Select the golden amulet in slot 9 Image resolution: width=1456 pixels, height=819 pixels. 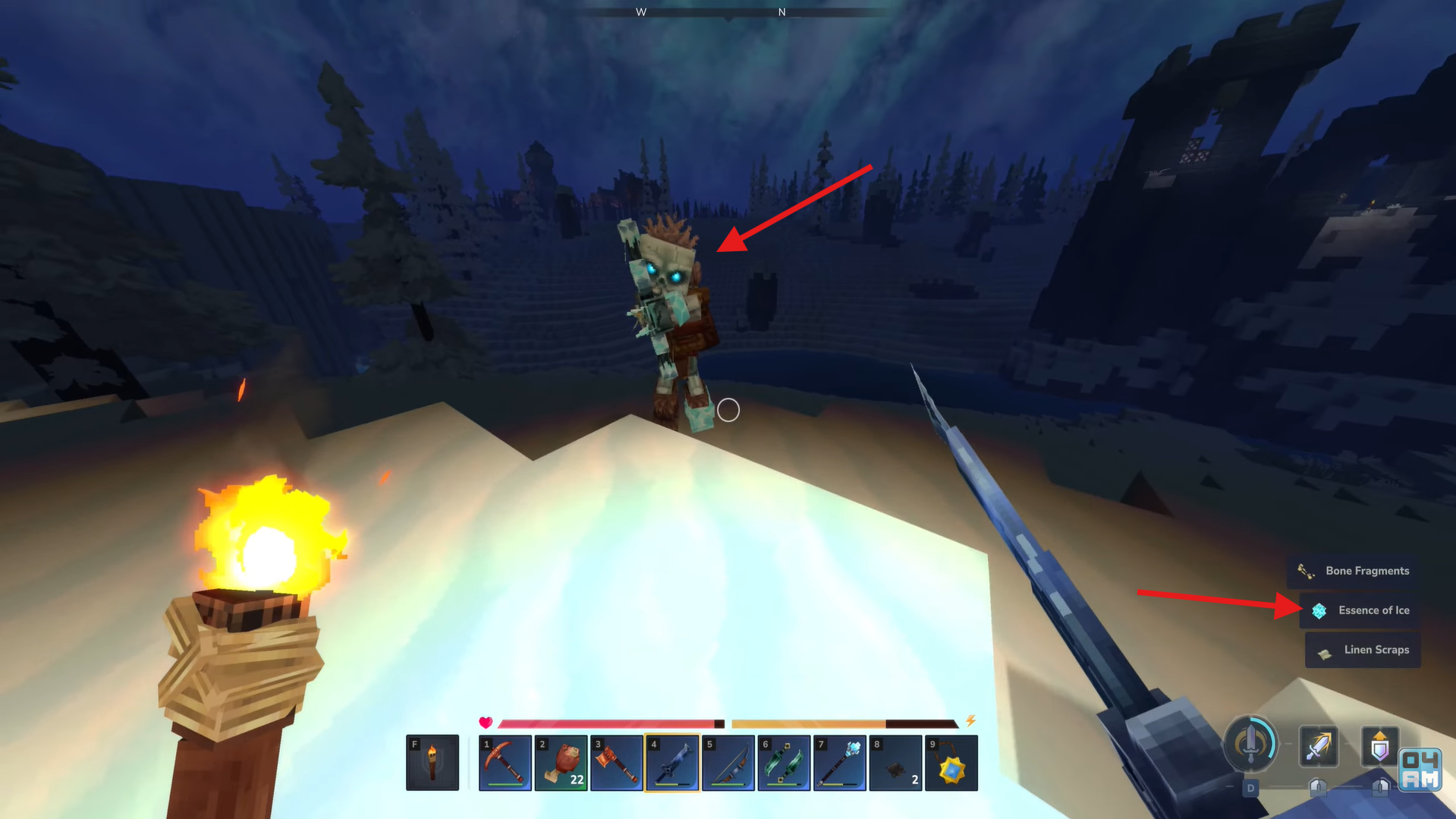tap(951, 762)
